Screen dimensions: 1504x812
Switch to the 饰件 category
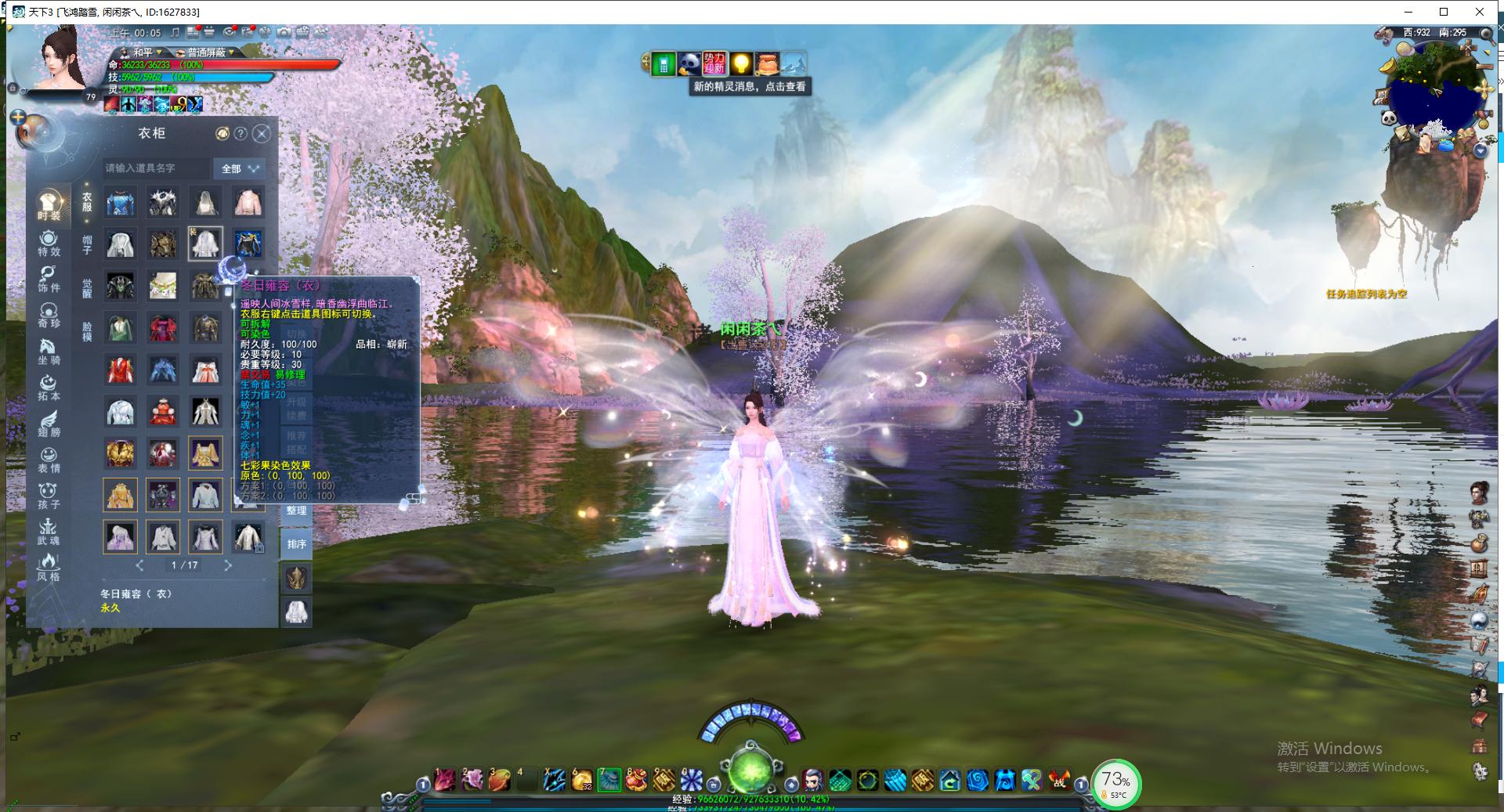(x=49, y=280)
